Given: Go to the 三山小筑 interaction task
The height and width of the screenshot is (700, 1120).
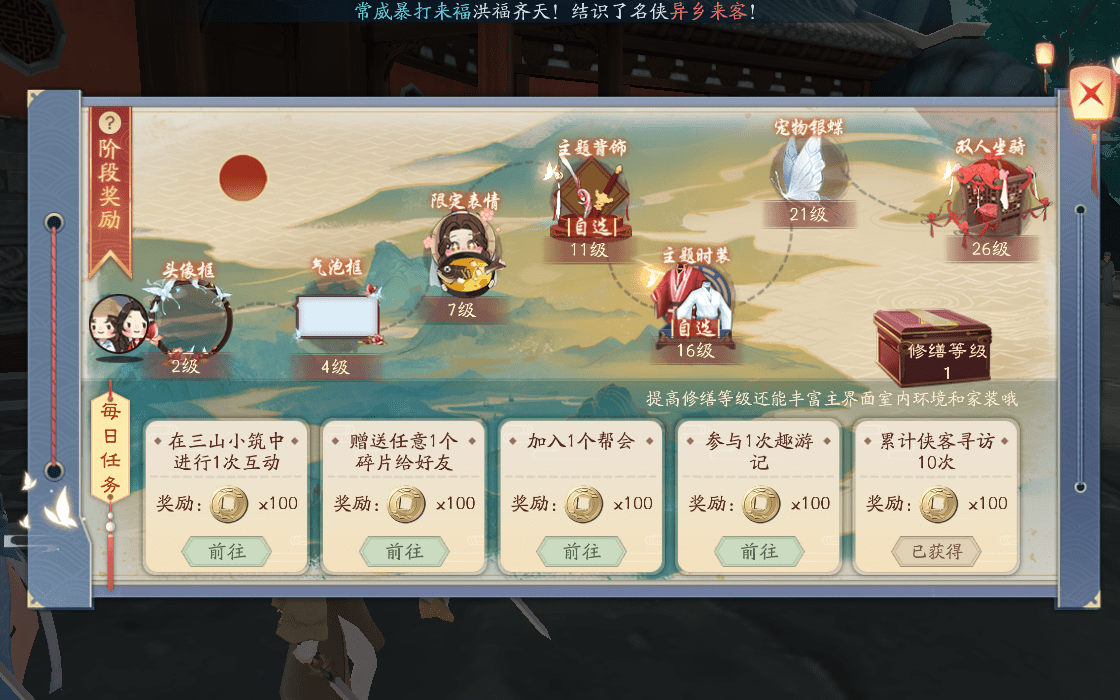Looking at the screenshot, I should click(226, 551).
